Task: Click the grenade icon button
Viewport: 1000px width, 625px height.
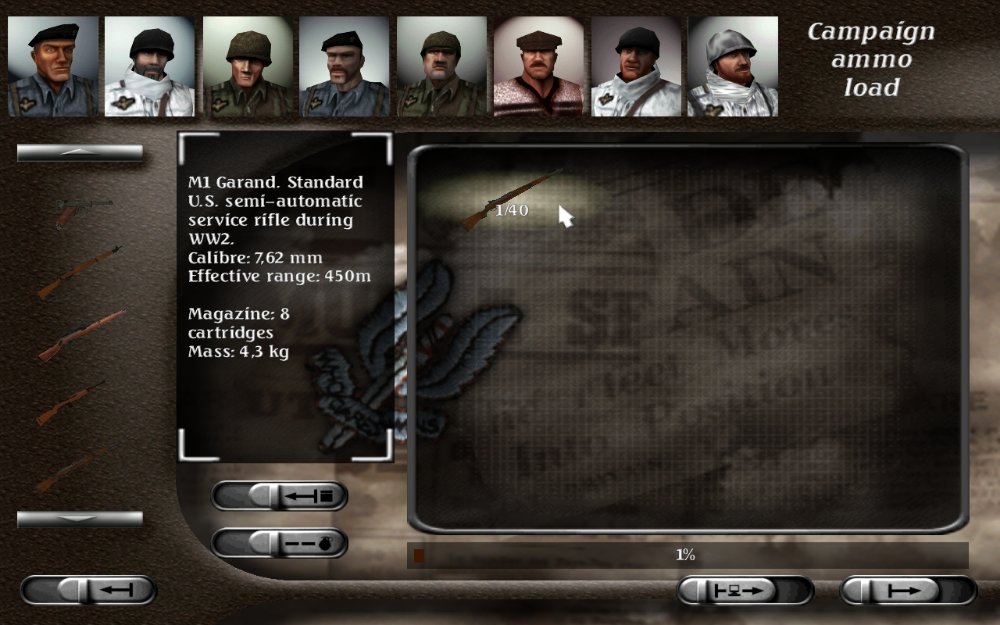Action: coord(280,542)
